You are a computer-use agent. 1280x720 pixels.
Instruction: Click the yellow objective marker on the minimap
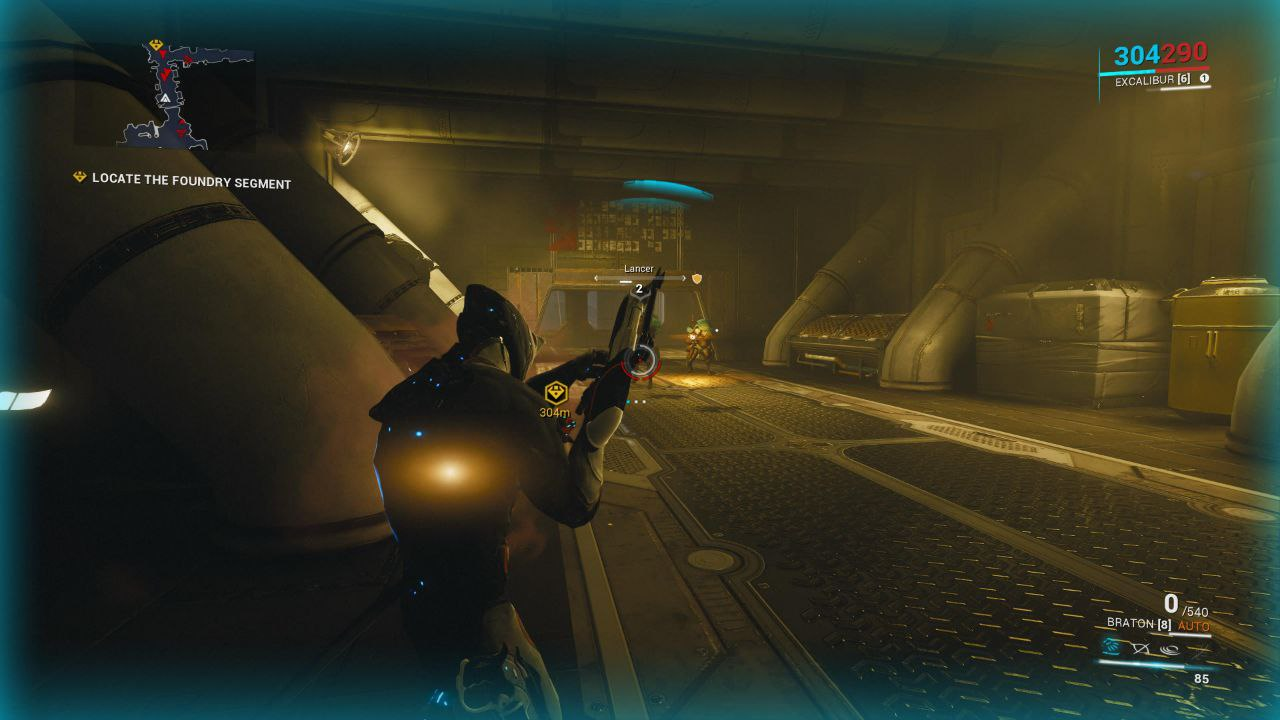(x=156, y=46)
